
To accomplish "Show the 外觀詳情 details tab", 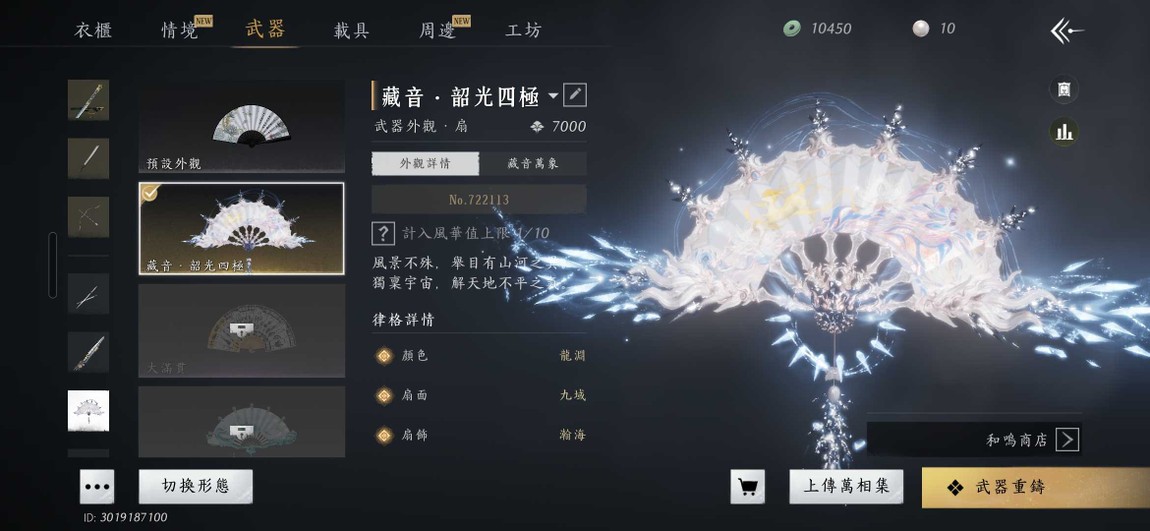I will 425,163.
